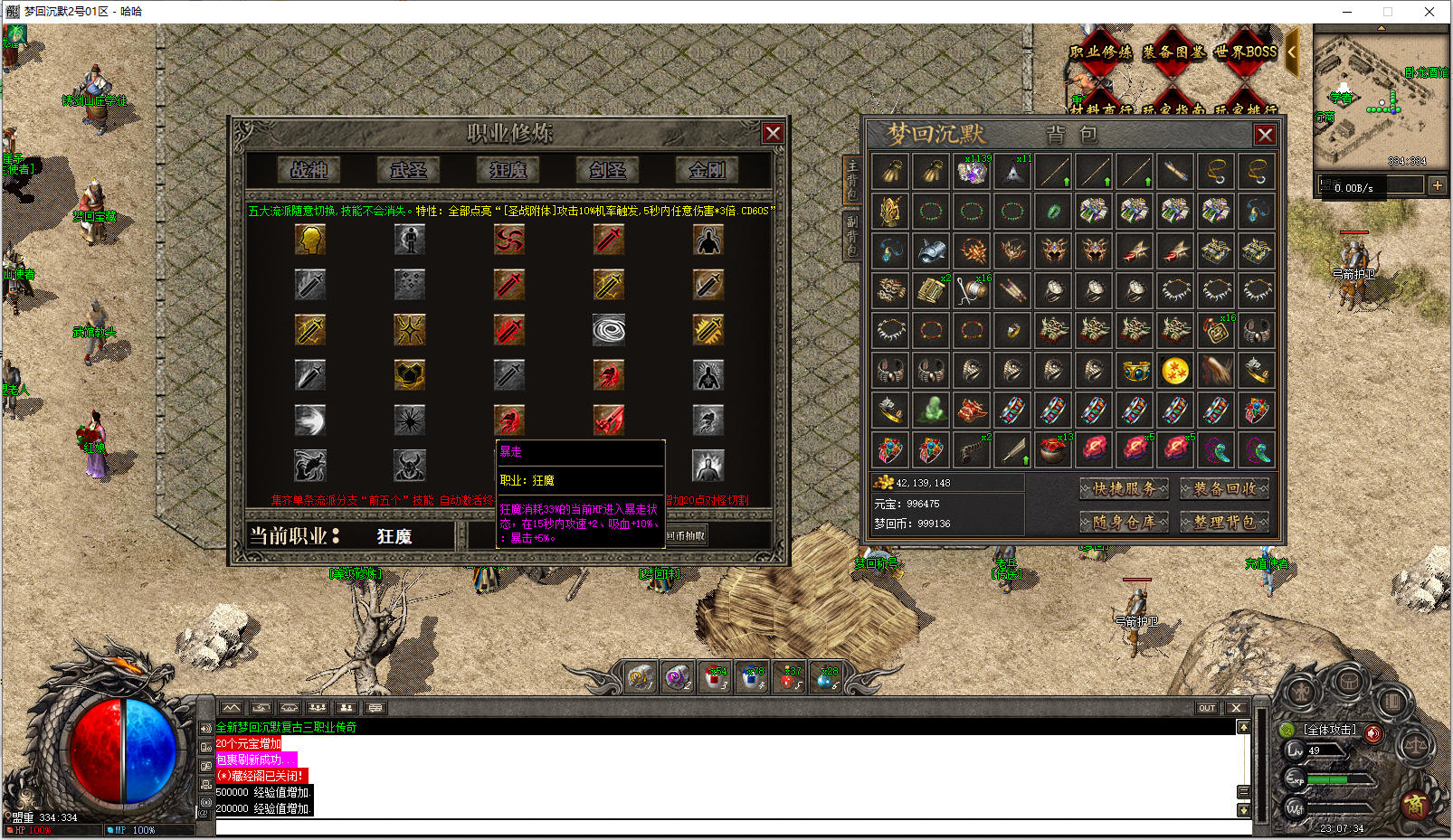The image size is (1453, 840).
Task: Open the 职业修炼 top menu button
Action: [x=1101, y=52]
